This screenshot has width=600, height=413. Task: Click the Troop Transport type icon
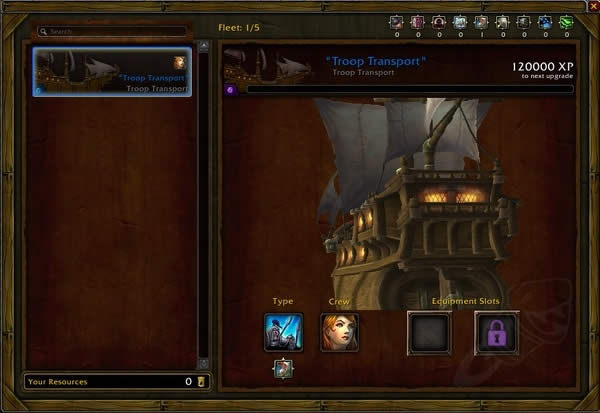pyautogui.click(x=283, y=332)
